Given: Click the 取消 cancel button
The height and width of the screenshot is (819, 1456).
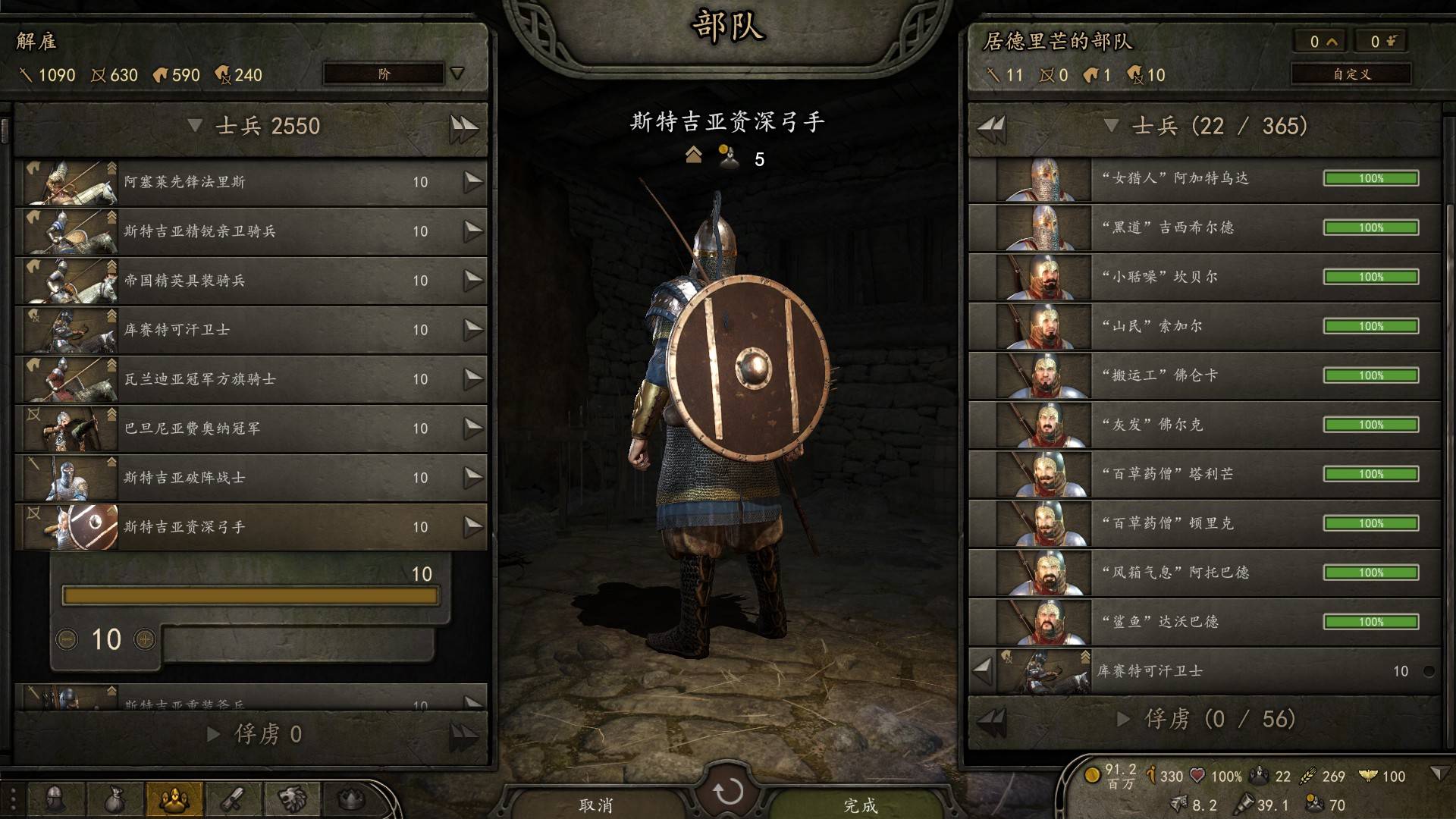Looking at the screenshot, I should [x=595, y=804].
